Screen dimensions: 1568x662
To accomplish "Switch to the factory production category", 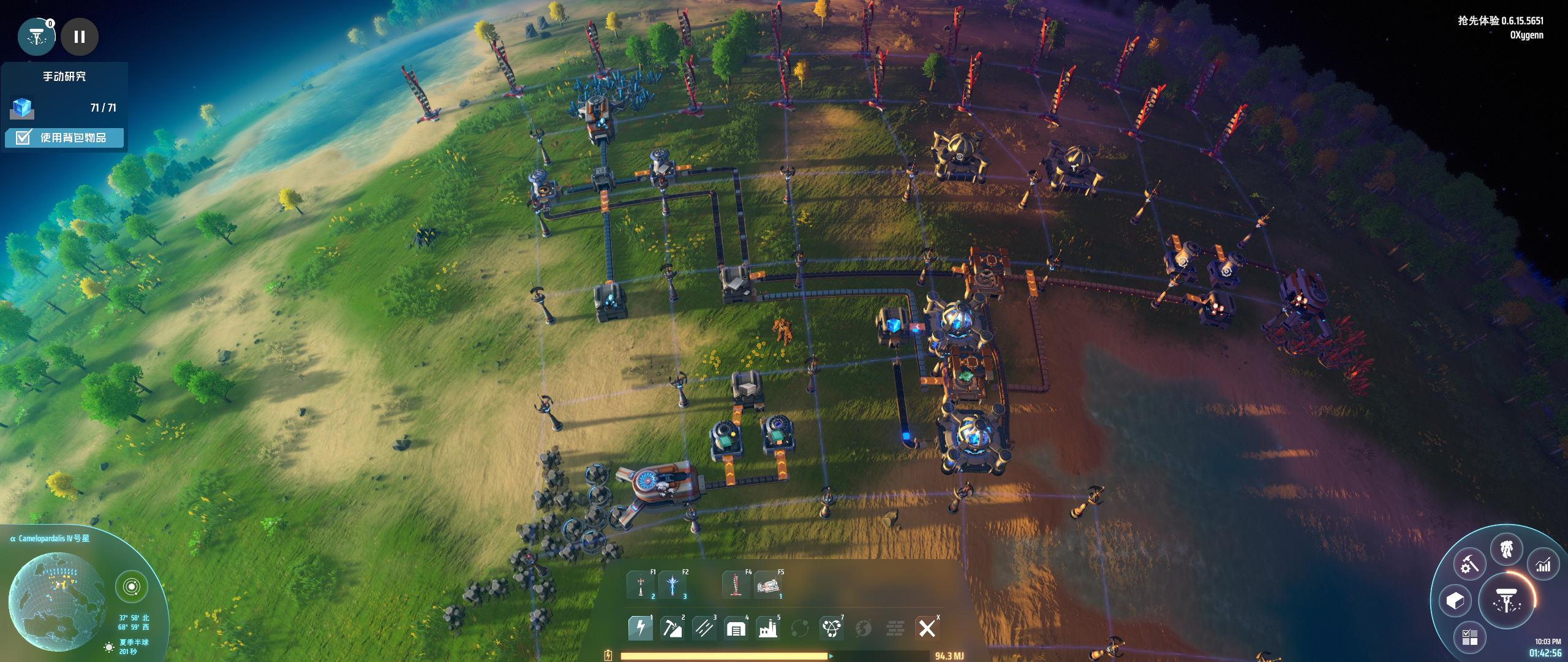I will point(767,628).
